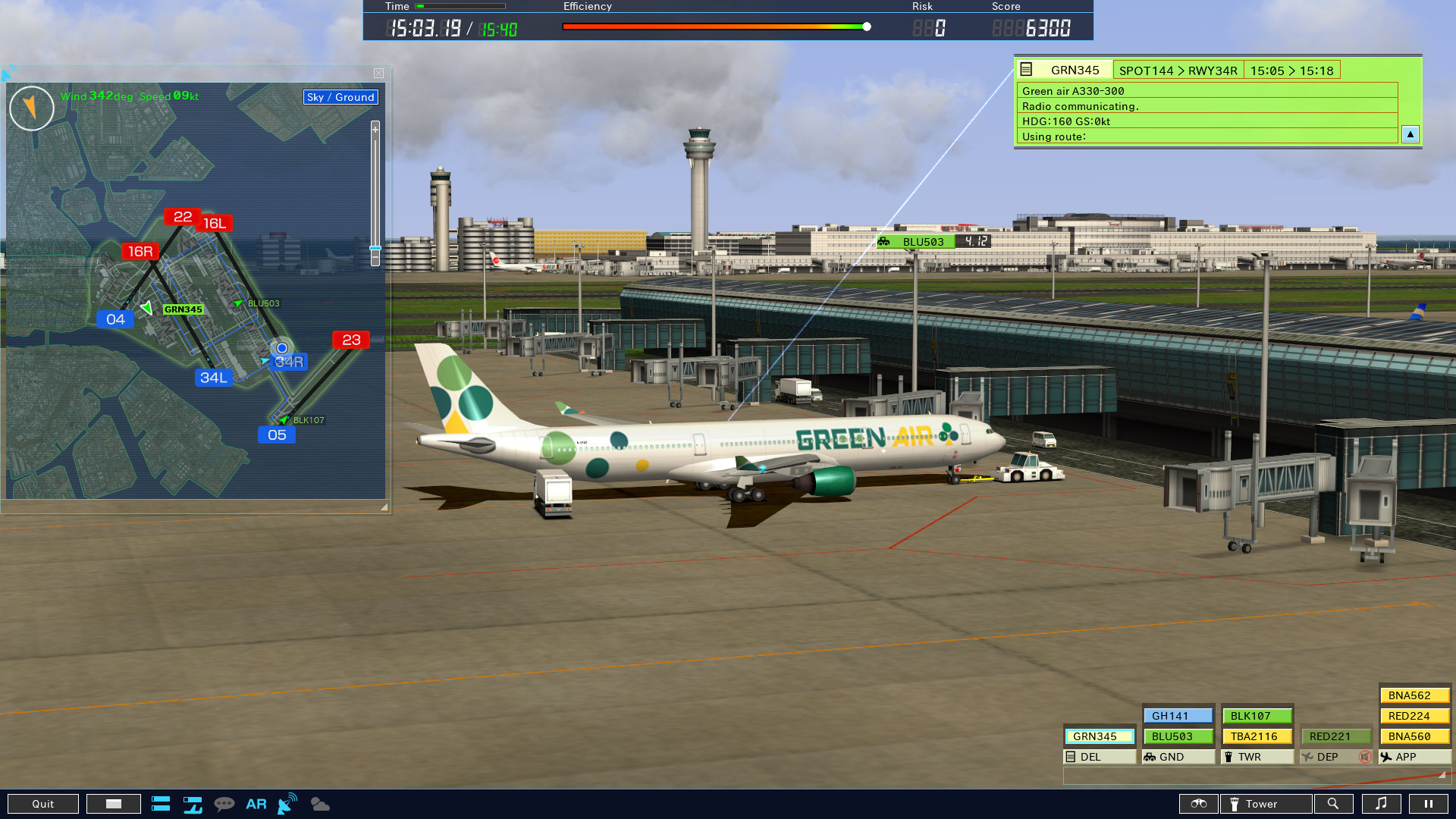This screenshot has height=819, width=1456.
Task: Click the flight strip list icon
Action: click(x=161, y=804)
